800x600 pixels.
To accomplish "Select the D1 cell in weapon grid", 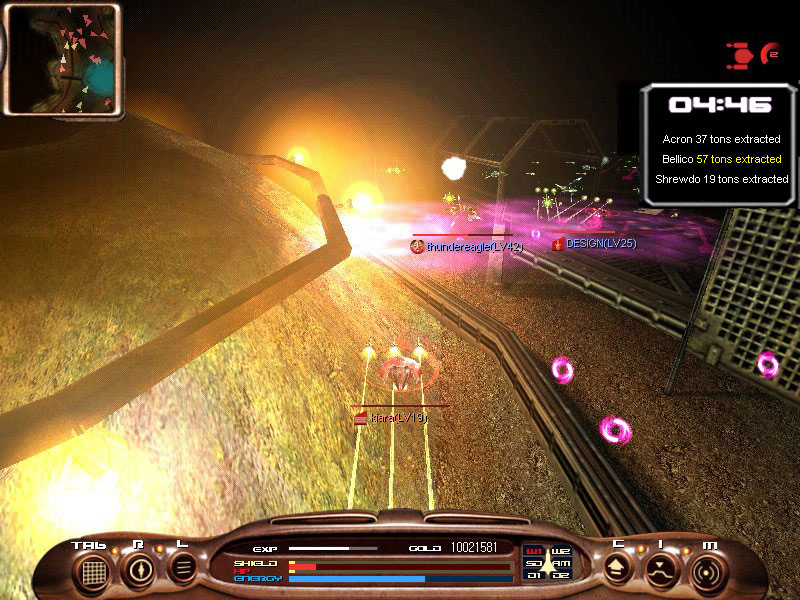I will point(533,575).
